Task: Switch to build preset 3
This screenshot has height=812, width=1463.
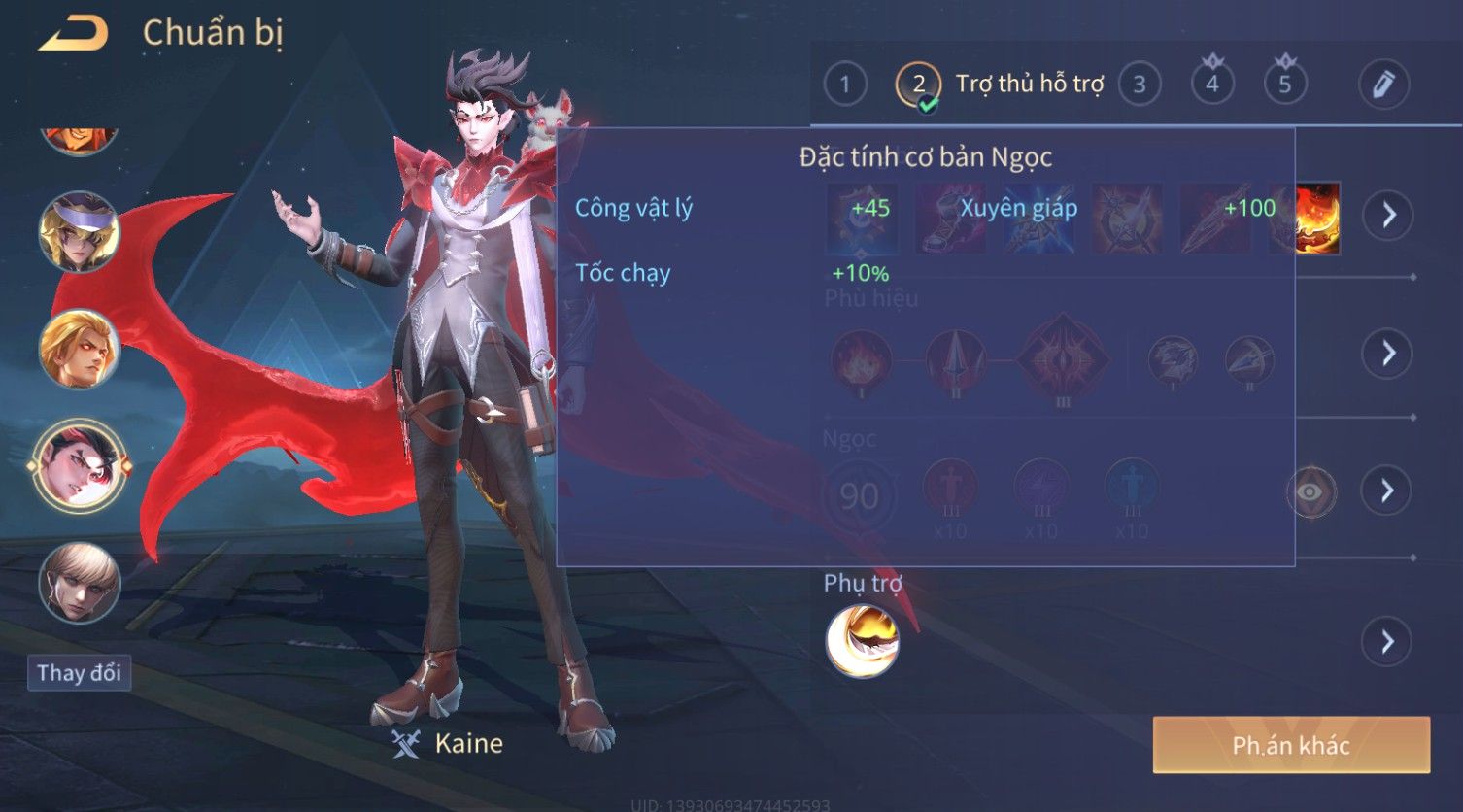Action: click(1139, 85)
